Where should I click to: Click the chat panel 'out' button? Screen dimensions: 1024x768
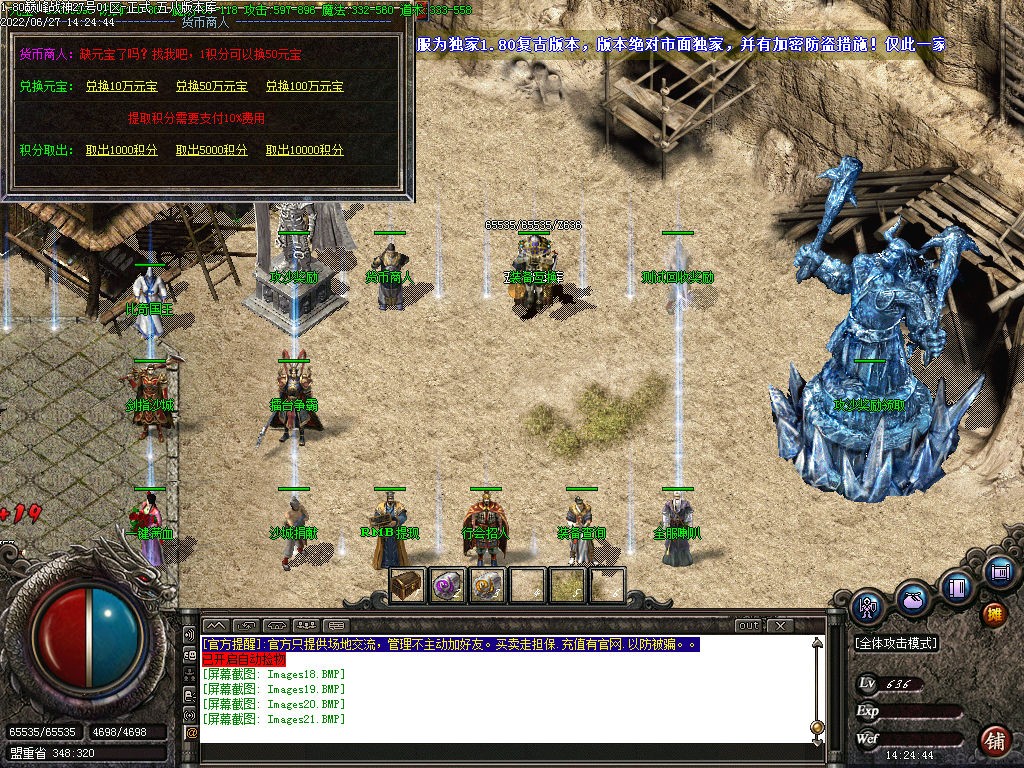coord(749,626)
